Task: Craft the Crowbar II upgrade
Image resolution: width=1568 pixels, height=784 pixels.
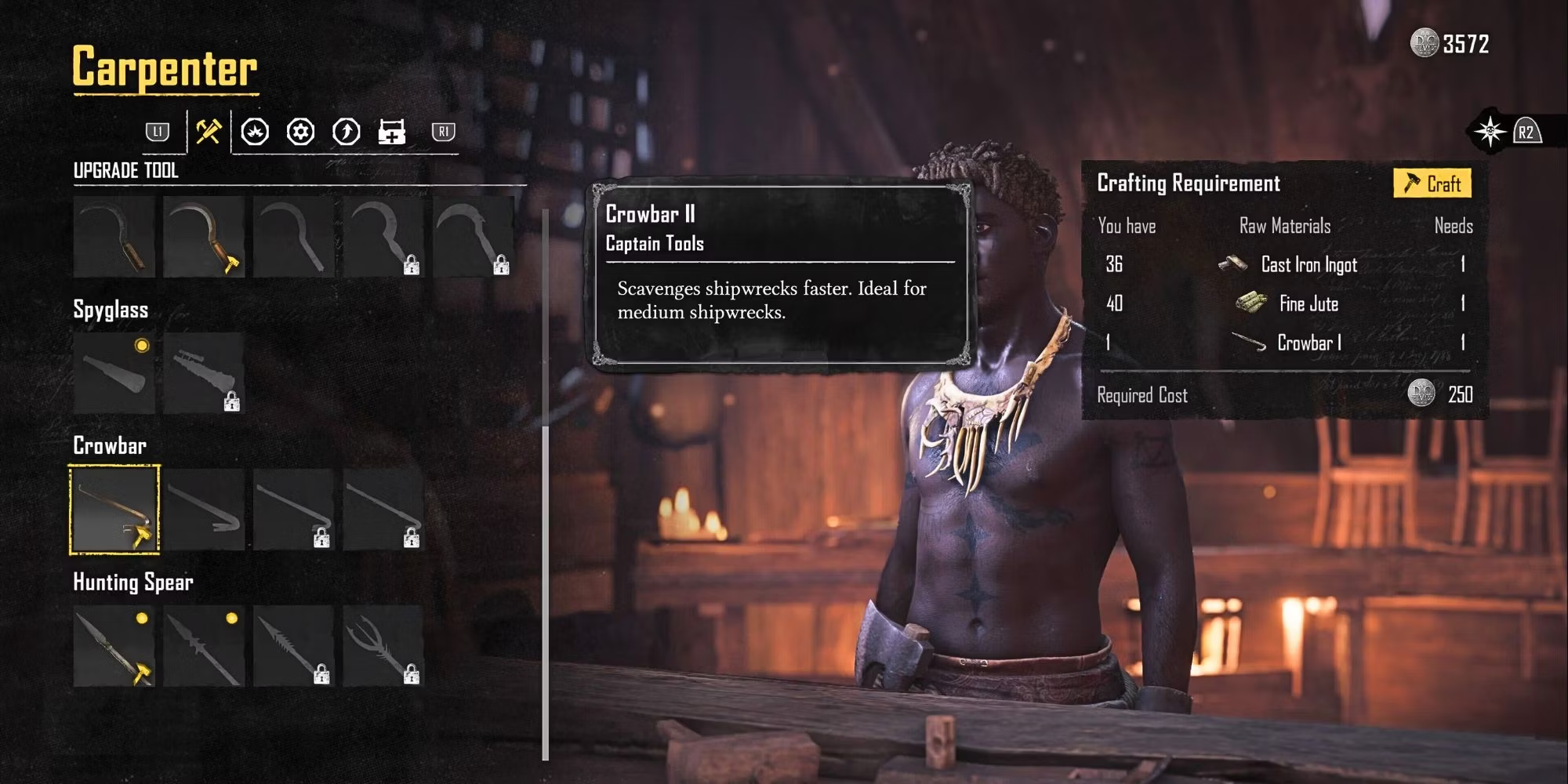Action: [1432, 183]
